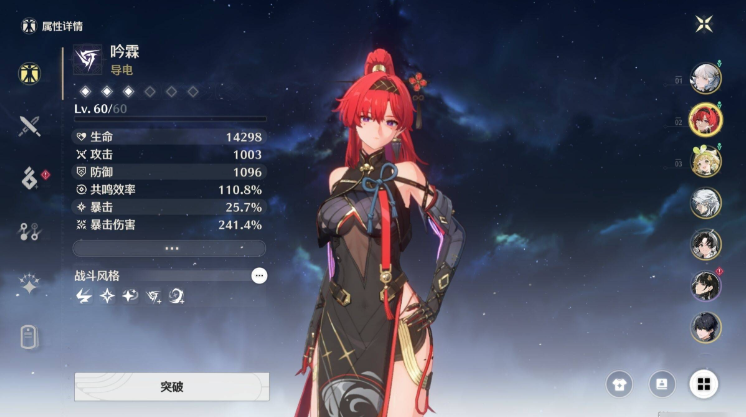Open the resonance chain nodes tab
Viewport: 746px width, 417px height.
click(29, 232)
